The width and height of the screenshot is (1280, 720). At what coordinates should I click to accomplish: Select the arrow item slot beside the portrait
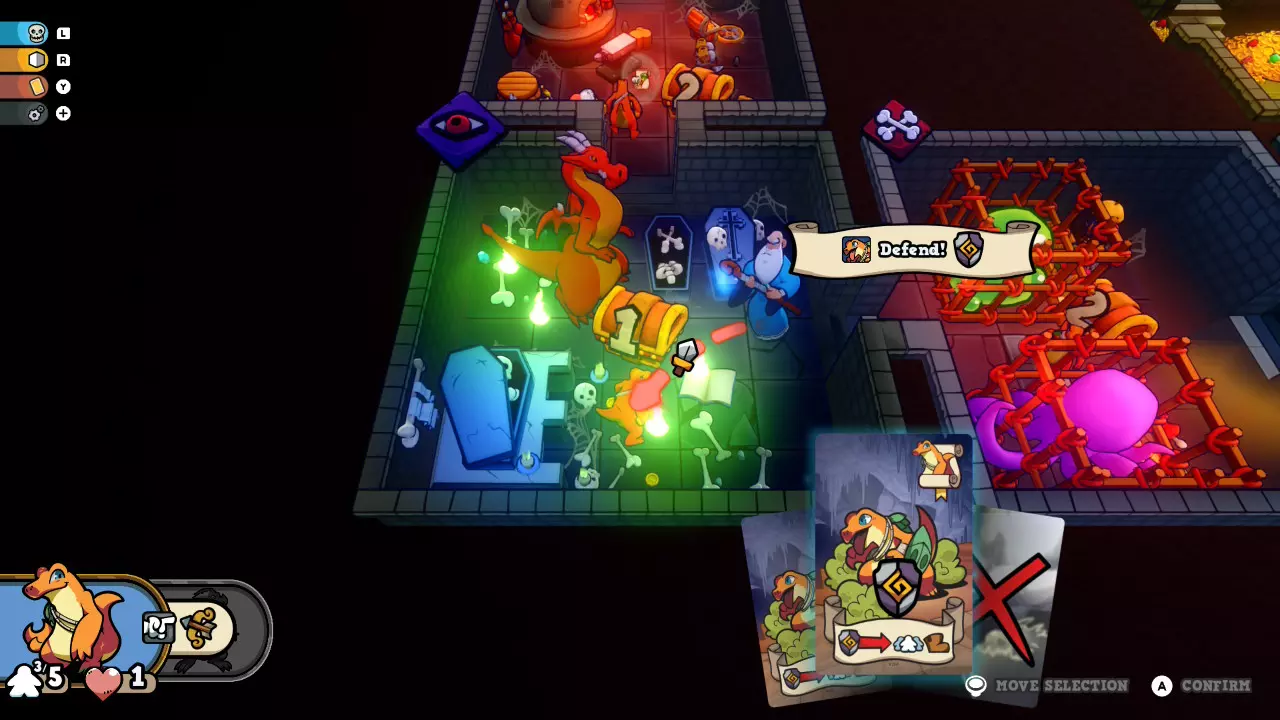(x=205, y=628)
